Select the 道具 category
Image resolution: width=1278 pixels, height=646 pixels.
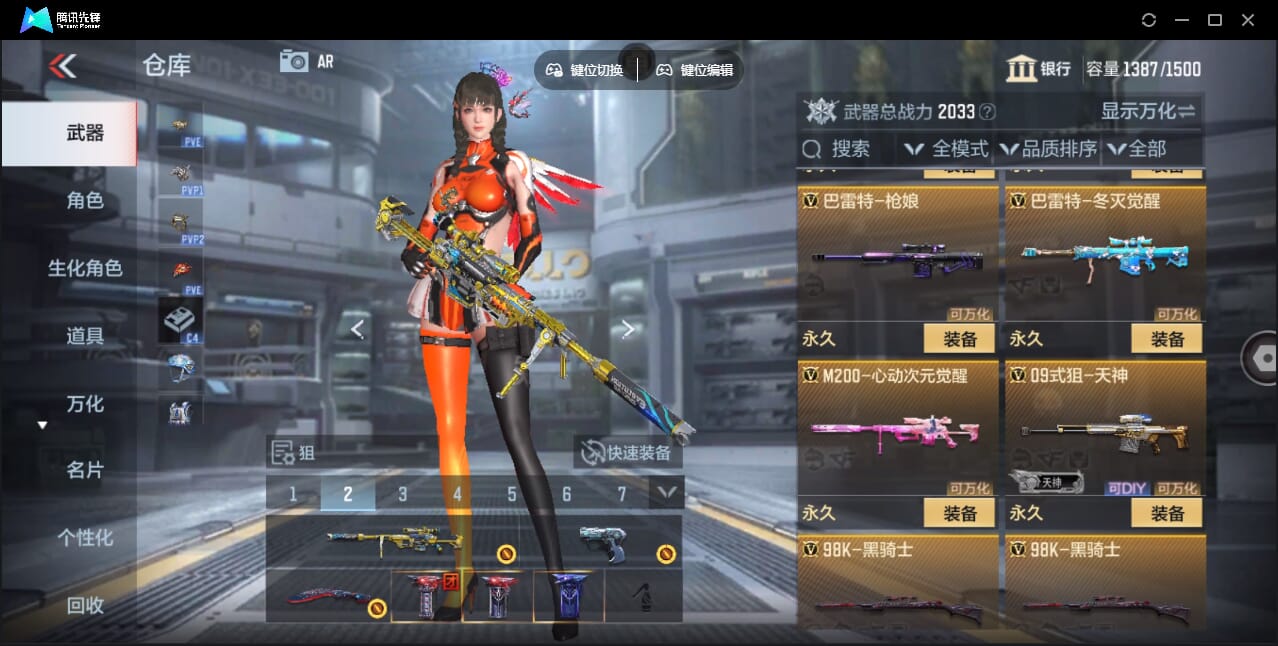pos(85,336)
